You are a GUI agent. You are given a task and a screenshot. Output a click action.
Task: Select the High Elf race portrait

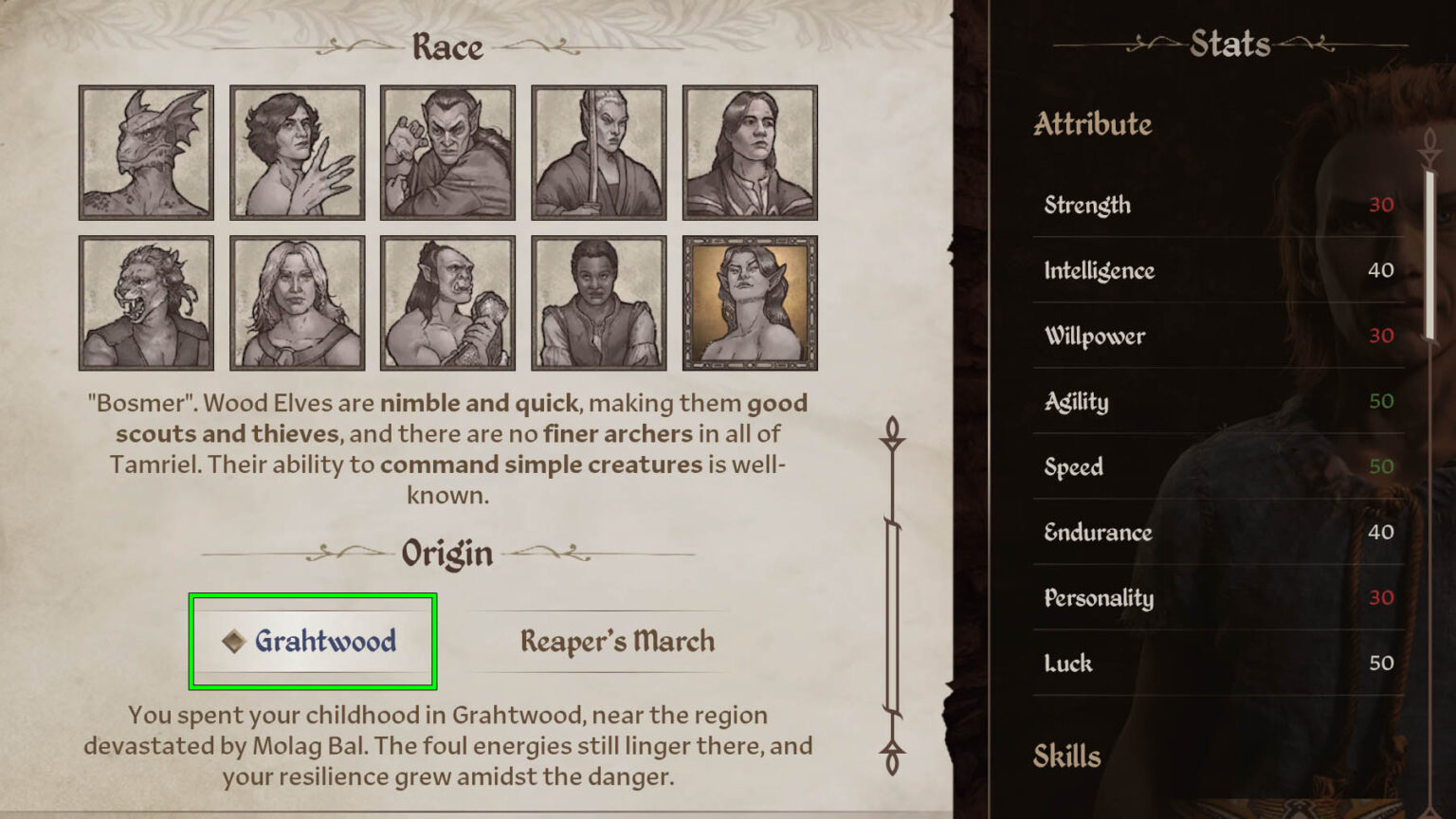pos(598,153)
